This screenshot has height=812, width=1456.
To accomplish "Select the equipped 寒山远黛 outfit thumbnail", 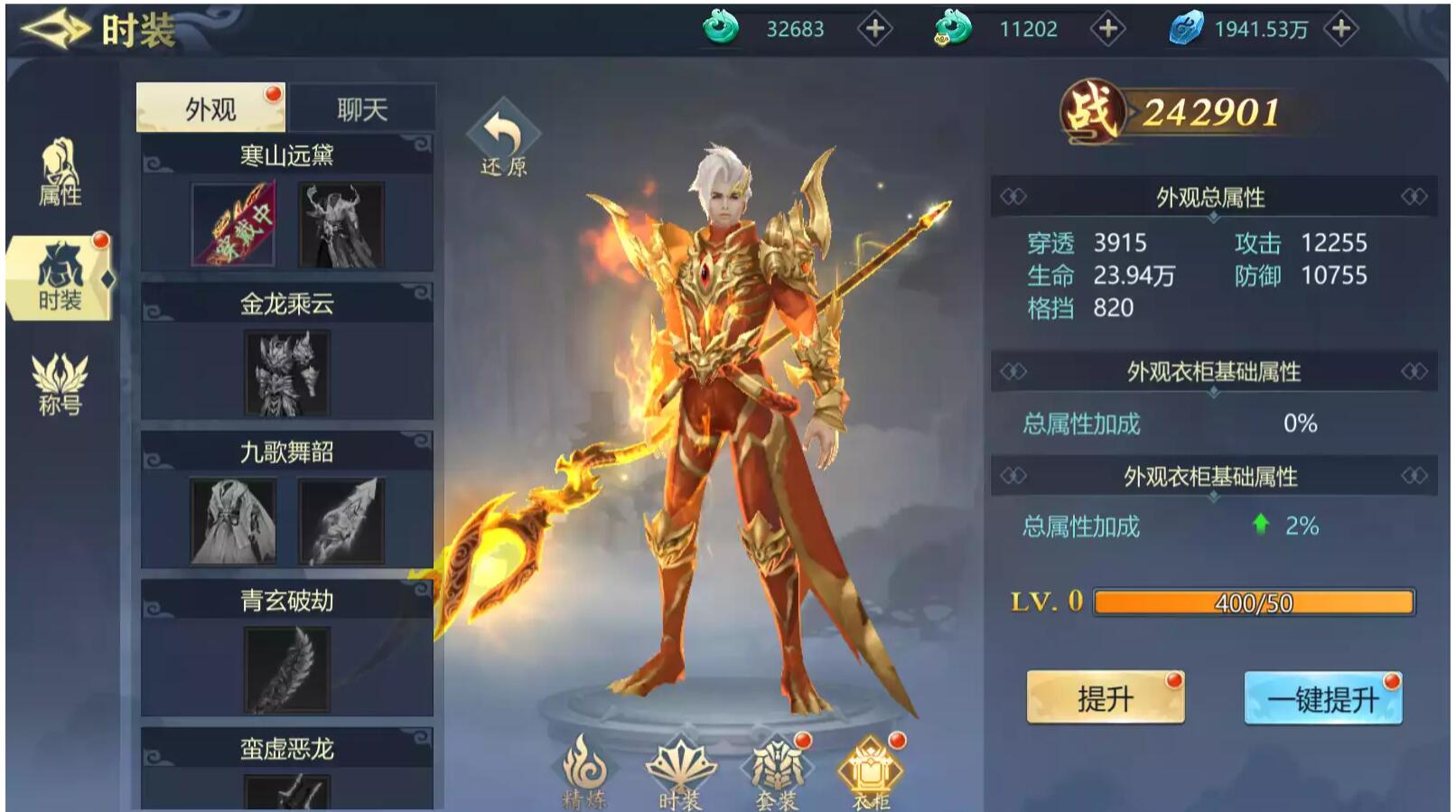I will coord(233,225).
